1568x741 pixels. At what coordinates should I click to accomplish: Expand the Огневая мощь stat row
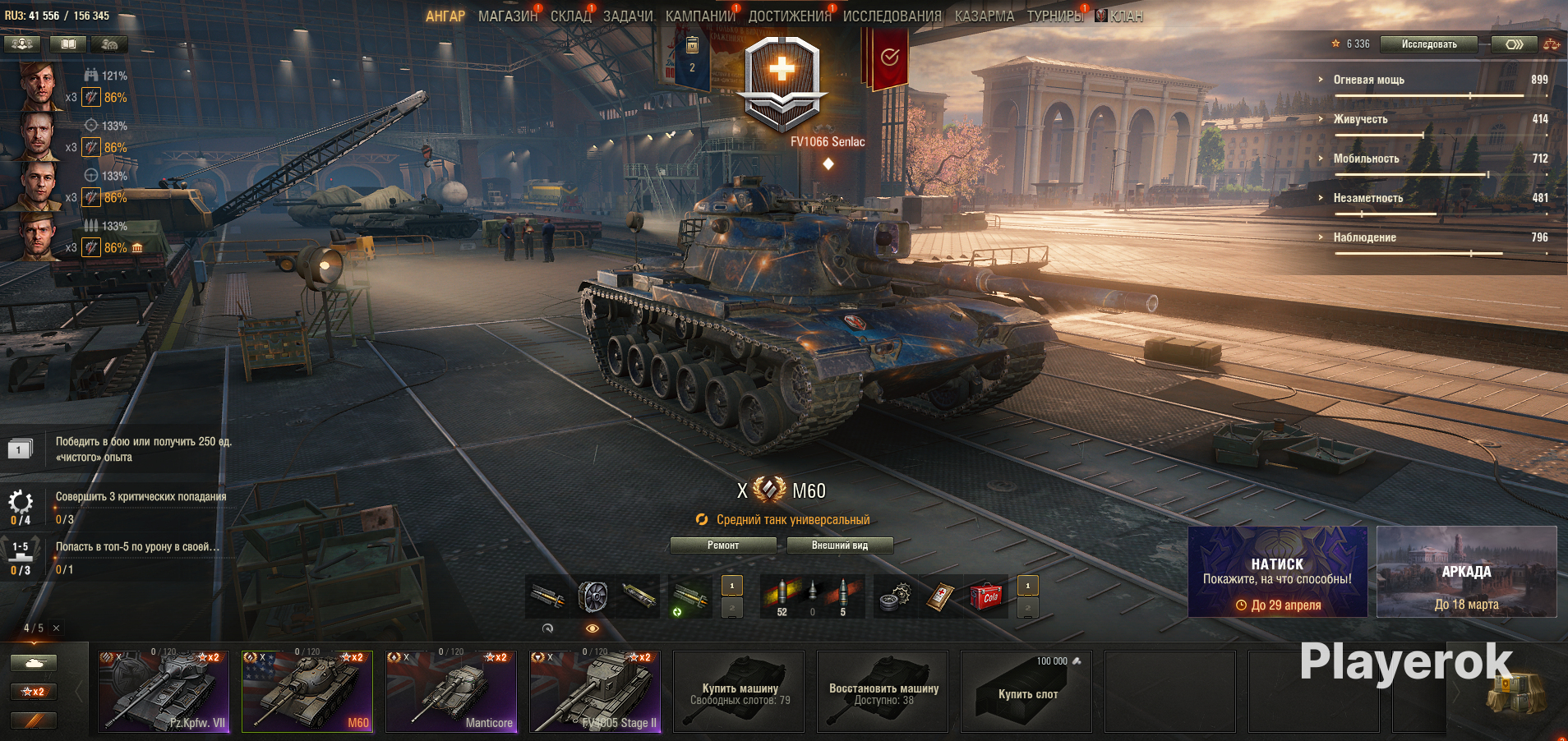1368,80
